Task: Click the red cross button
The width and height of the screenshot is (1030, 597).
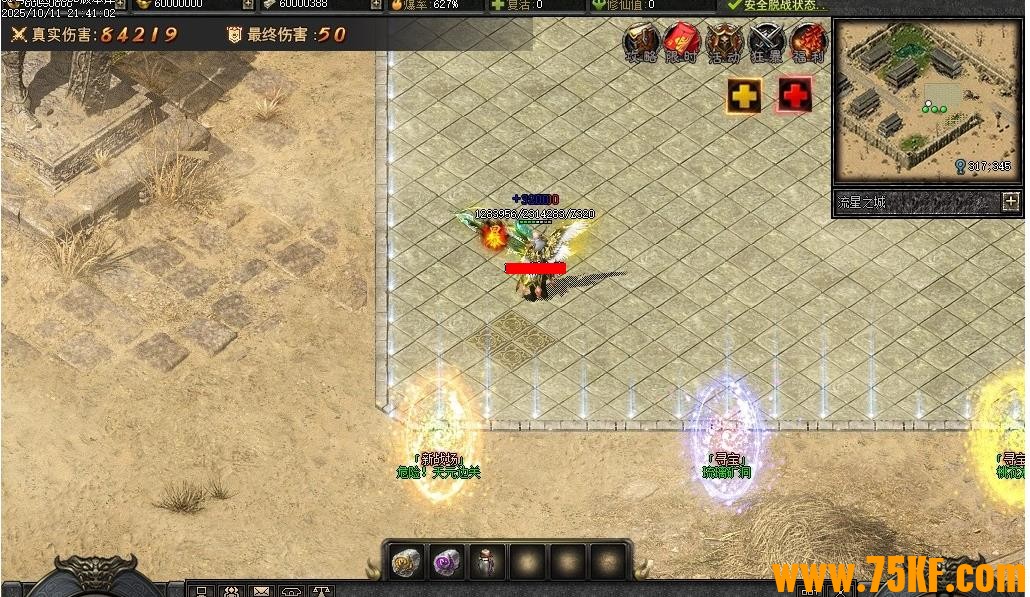Action: 794,95
